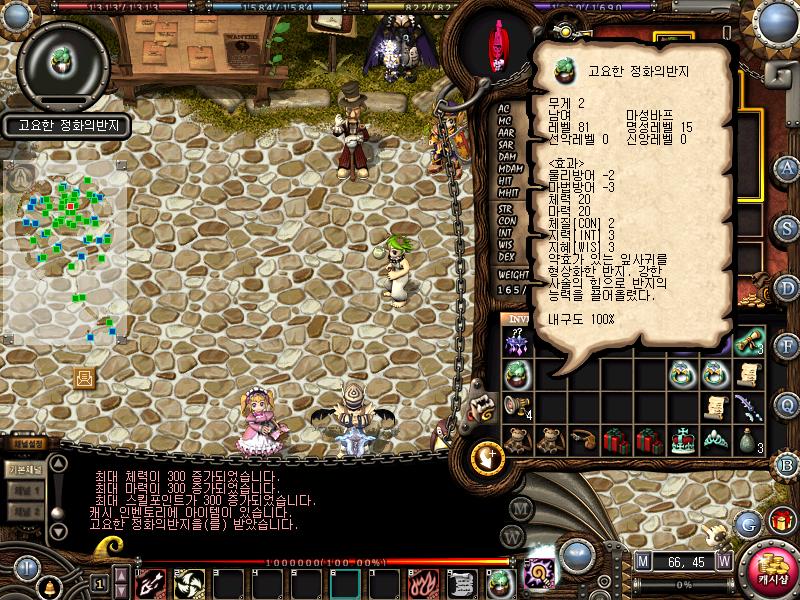Activate the red flame skill on hotbar

422,582
